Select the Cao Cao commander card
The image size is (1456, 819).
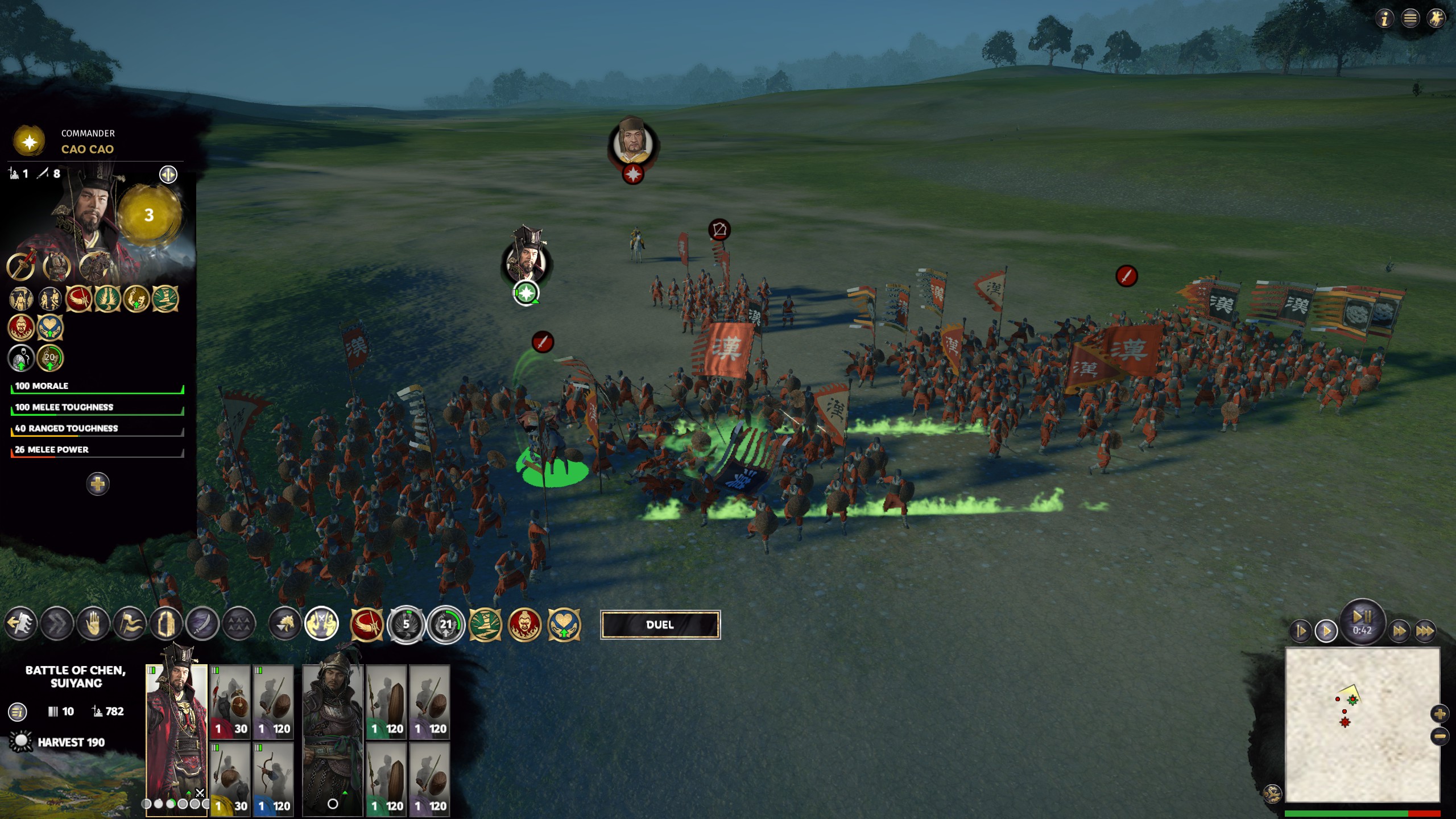pos(176,734)
